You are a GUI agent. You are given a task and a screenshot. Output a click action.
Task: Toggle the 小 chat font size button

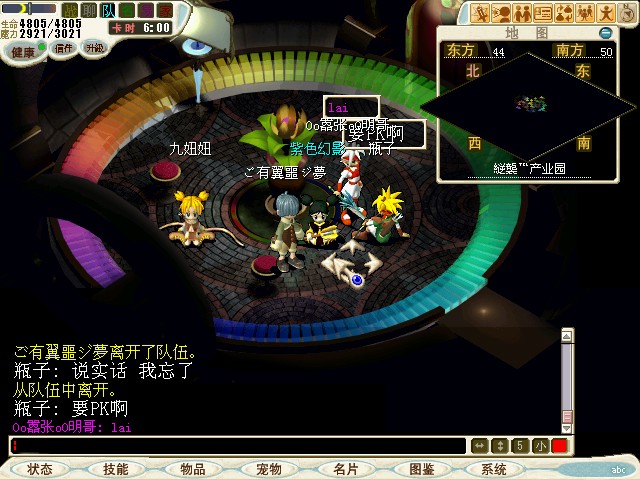point(540,445)
